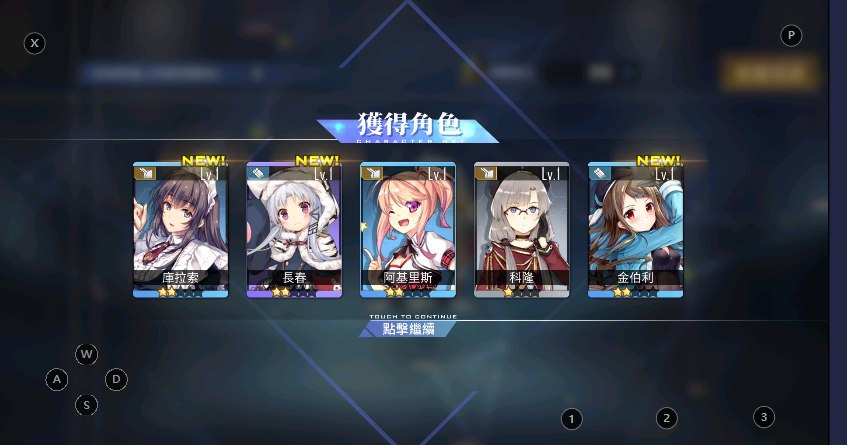Select the 庫拉索 character card
This screenshot has height=445, width=847.
(x=180, y=229)
